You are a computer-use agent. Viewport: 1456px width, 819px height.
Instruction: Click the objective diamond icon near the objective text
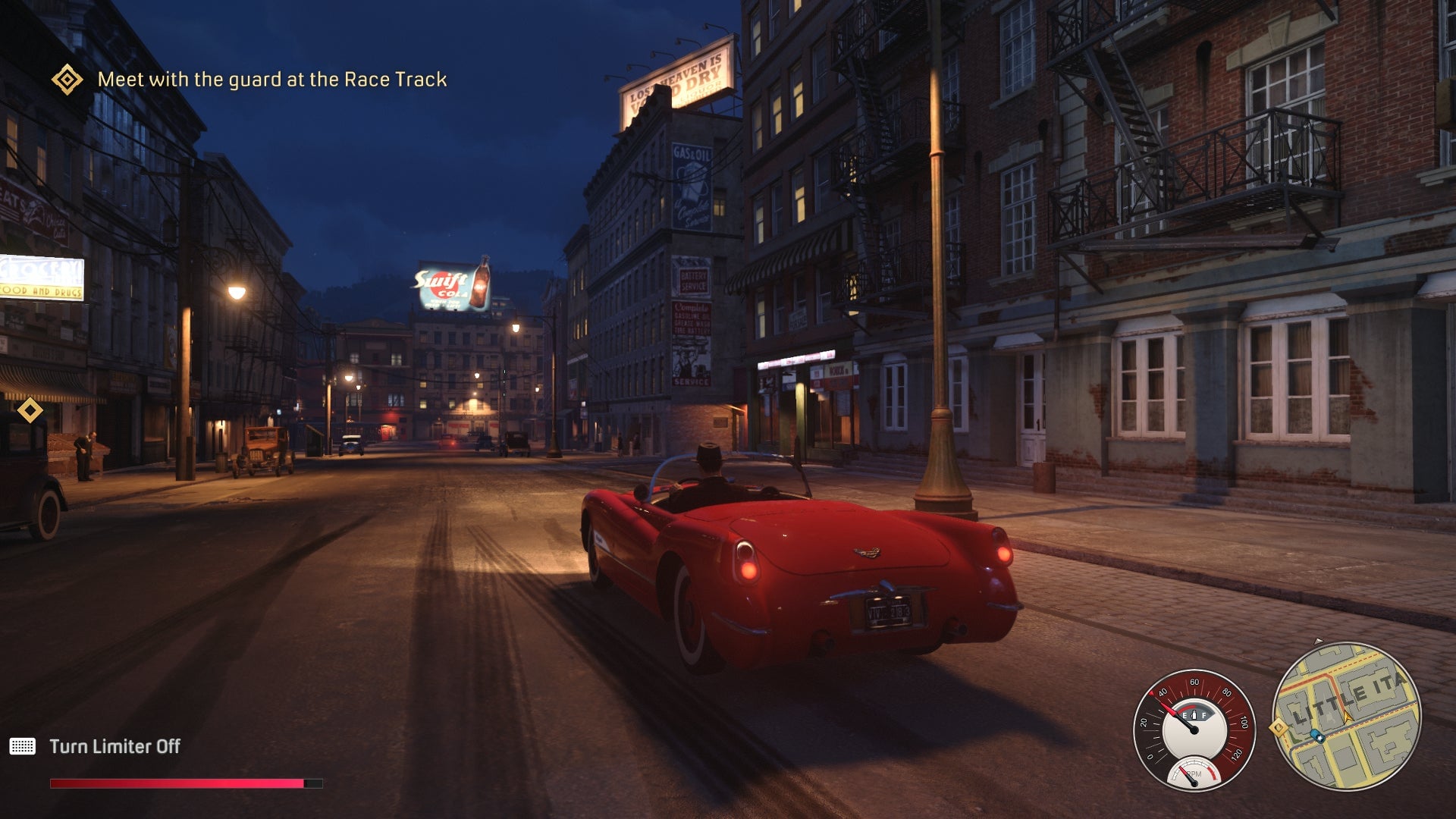coord(65,77)
